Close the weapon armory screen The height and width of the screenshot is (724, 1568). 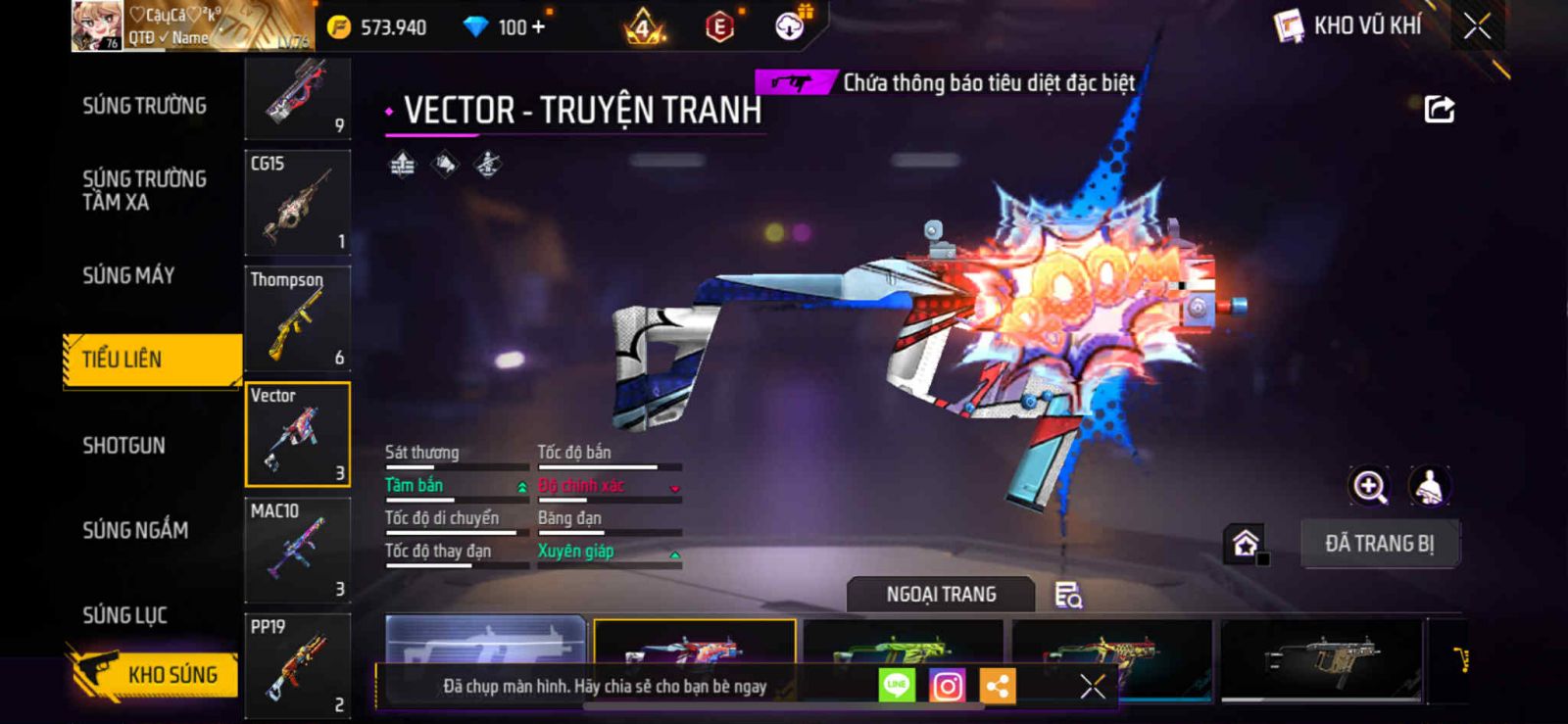[x=1477, y=26]
